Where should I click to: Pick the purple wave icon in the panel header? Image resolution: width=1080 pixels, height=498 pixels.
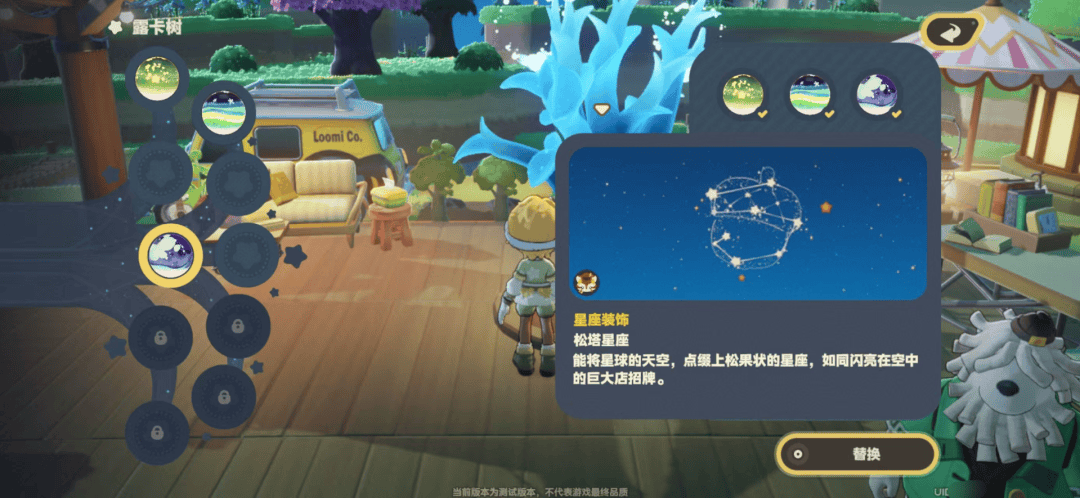pyautogui.click(x=875, y=95)
